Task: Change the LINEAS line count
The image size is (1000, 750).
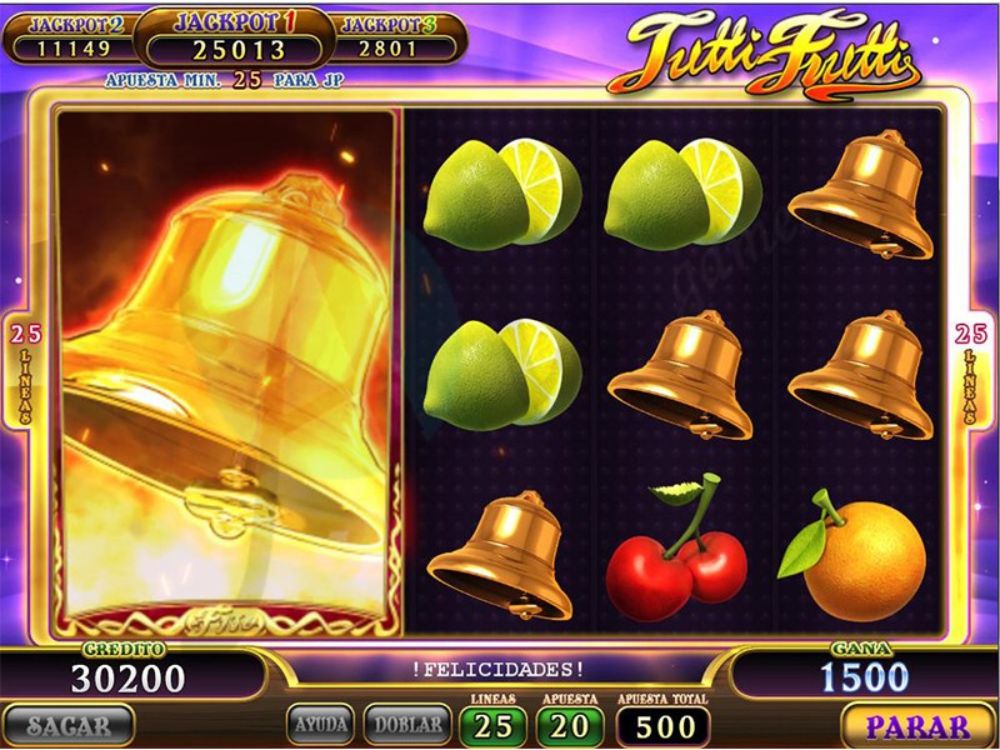Action: point(492,725)
